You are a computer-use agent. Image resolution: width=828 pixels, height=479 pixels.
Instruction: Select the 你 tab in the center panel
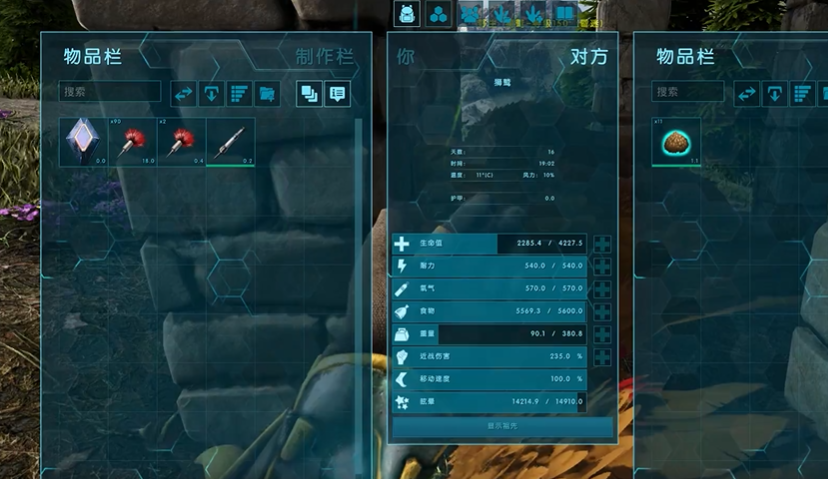pyautogui.click(x=405, y=56)
